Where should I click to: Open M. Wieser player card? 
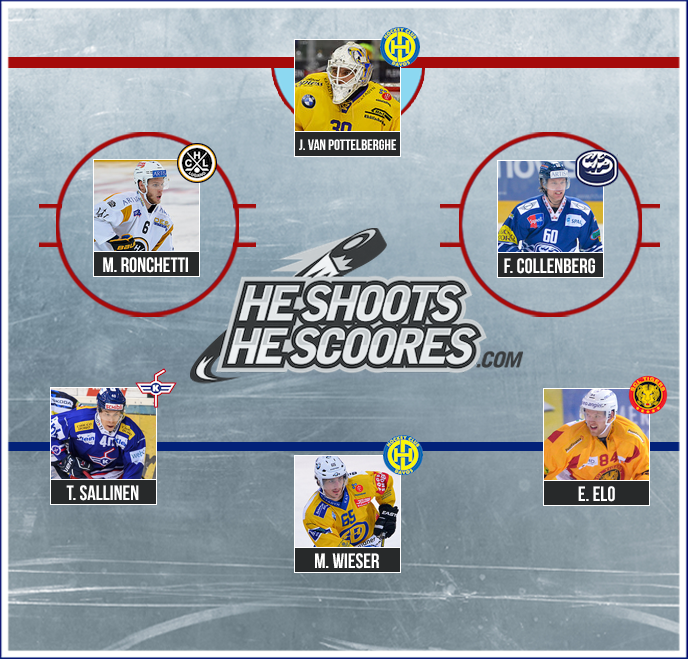click(x=347, y=513)
